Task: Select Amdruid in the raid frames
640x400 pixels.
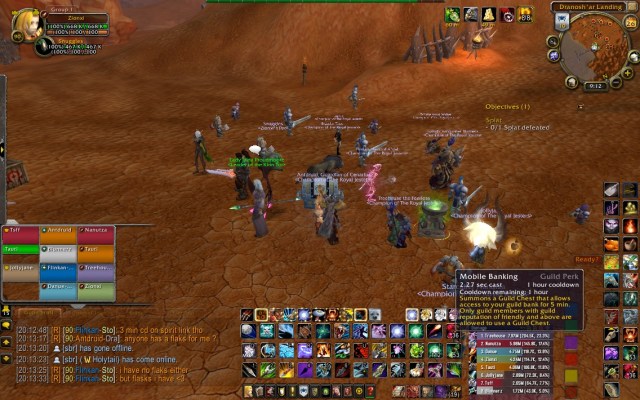Action: click(58, 230)
